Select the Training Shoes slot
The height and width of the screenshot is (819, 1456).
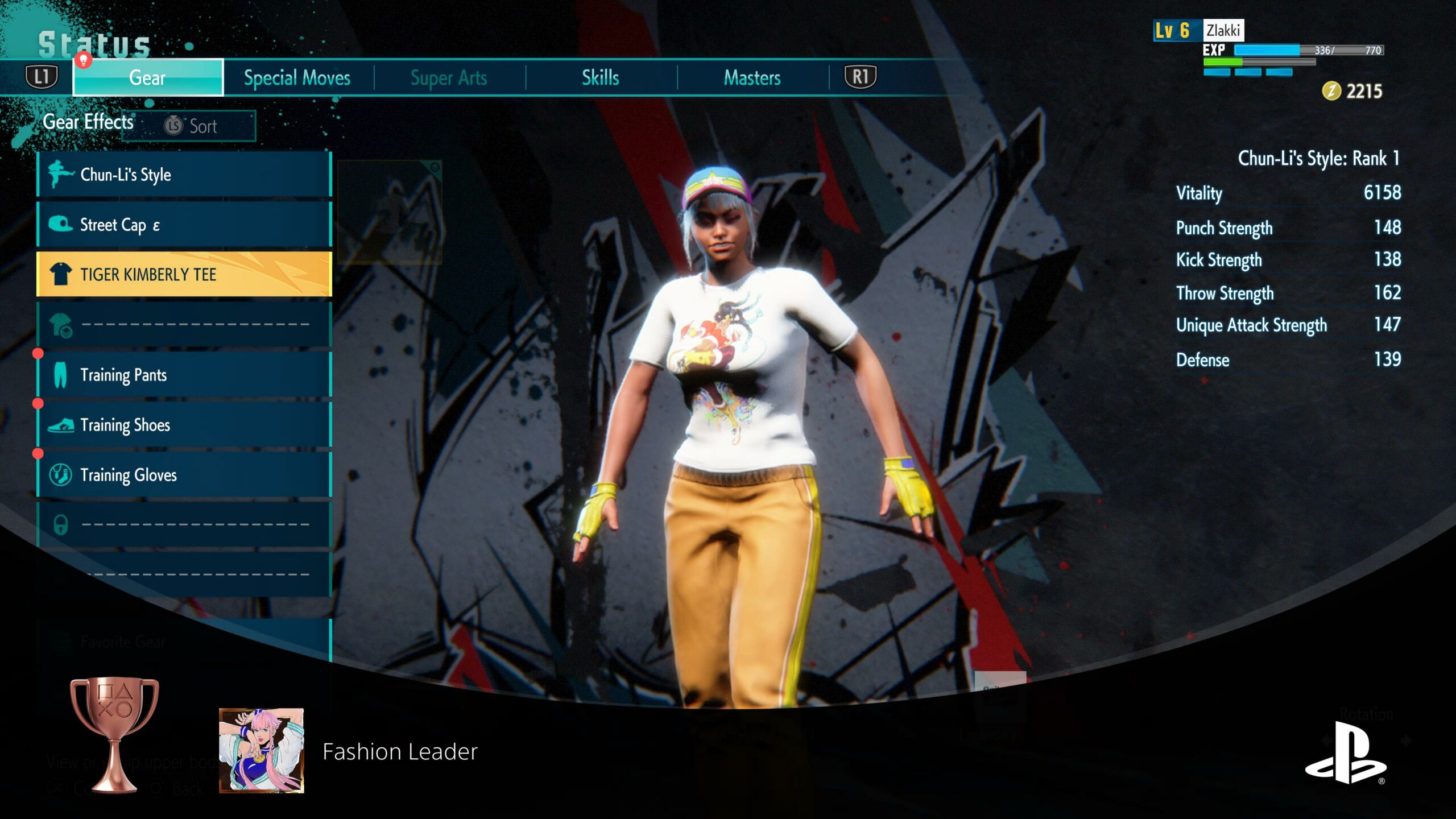[x=184, y=425]
